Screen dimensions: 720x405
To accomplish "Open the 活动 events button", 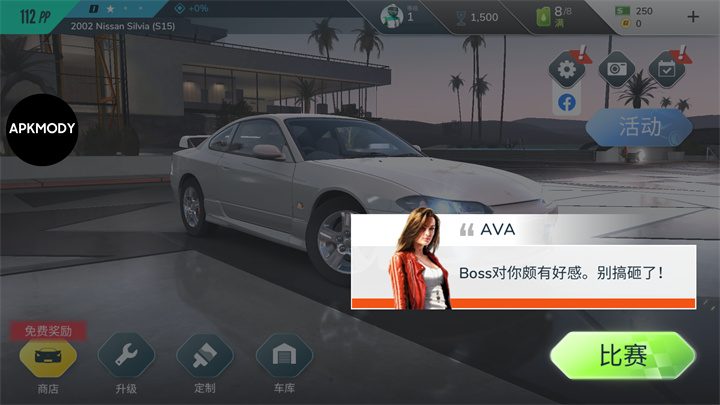I will click(x=639, y=128).
